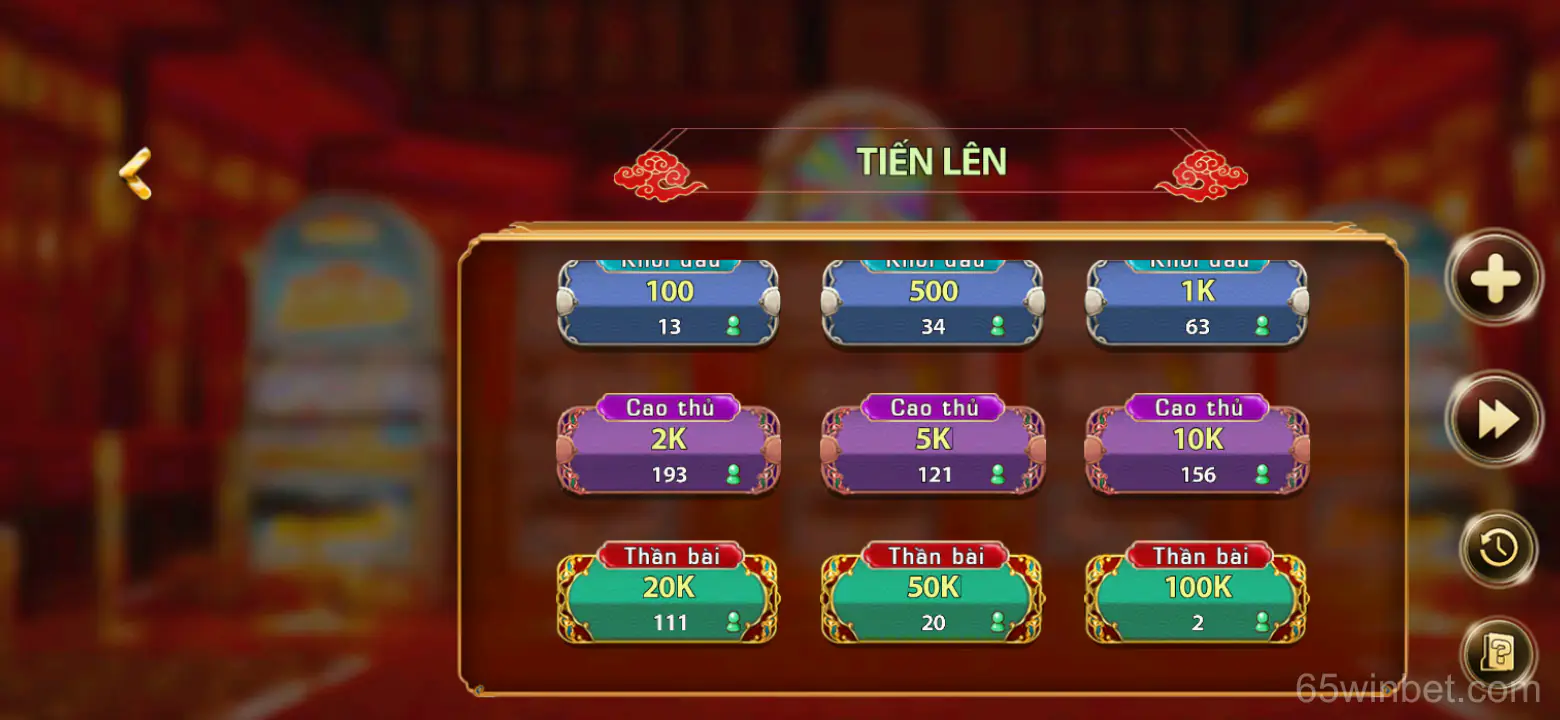The image size is (1560, 720).
Task: Join the Thần bài 20K room
Action: (x=668, y=595)
